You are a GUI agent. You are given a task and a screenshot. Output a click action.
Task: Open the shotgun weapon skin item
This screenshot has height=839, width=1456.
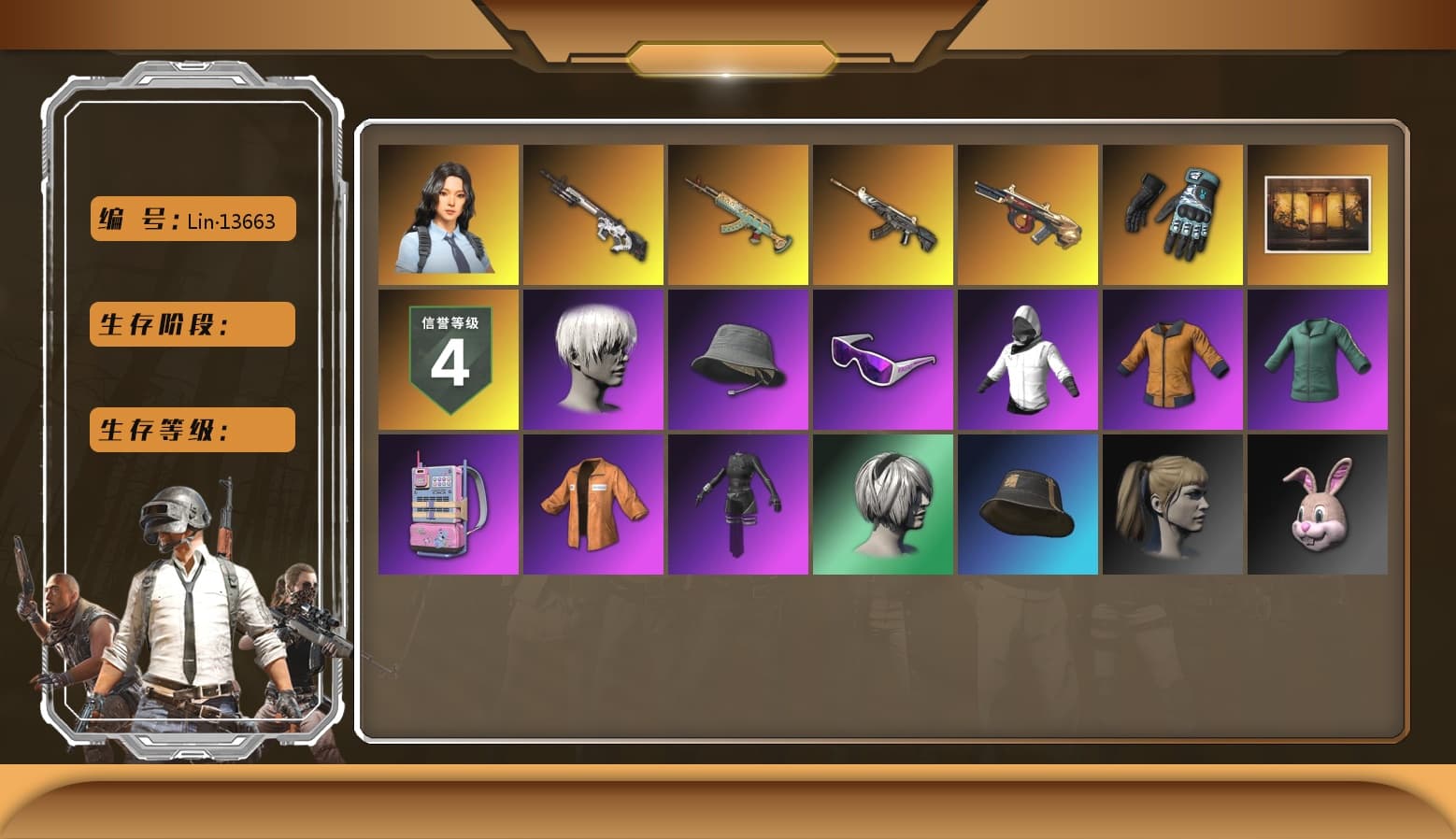[593, 213]
